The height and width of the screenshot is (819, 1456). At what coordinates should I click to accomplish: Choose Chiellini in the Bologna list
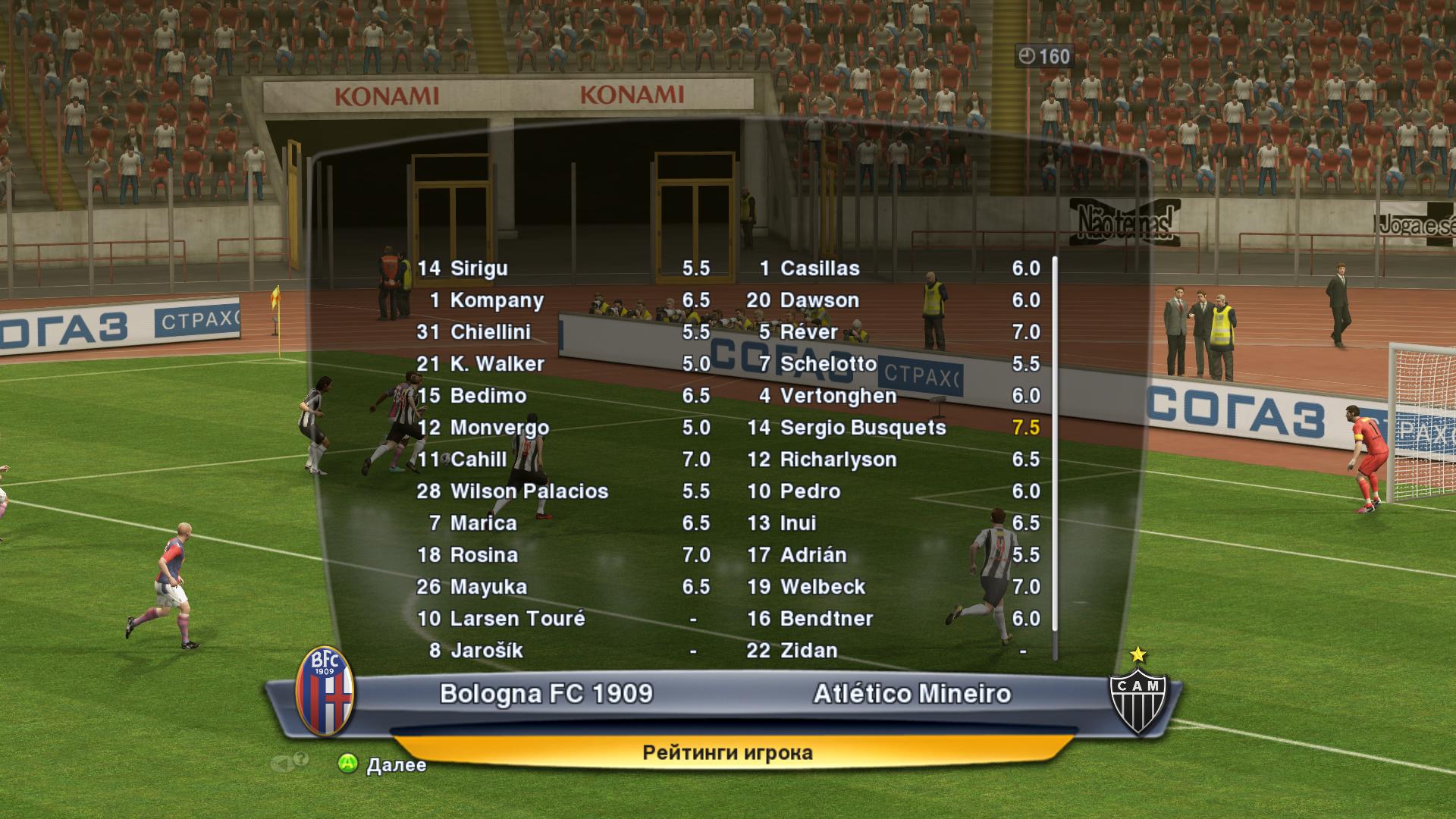pyautogui.click(x=563, y=332)
